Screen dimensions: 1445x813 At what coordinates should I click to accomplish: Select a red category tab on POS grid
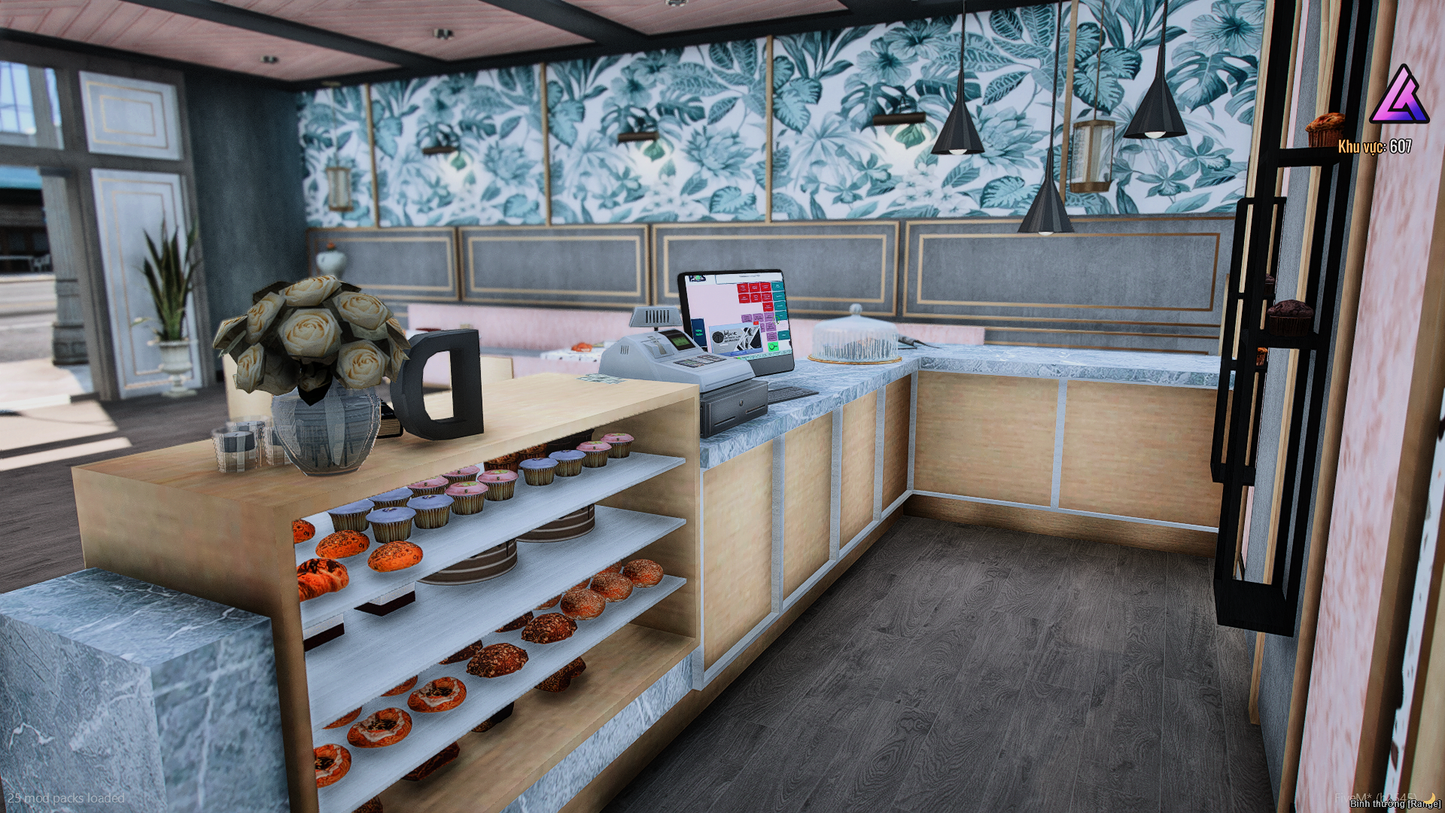[x=744, y=288]
